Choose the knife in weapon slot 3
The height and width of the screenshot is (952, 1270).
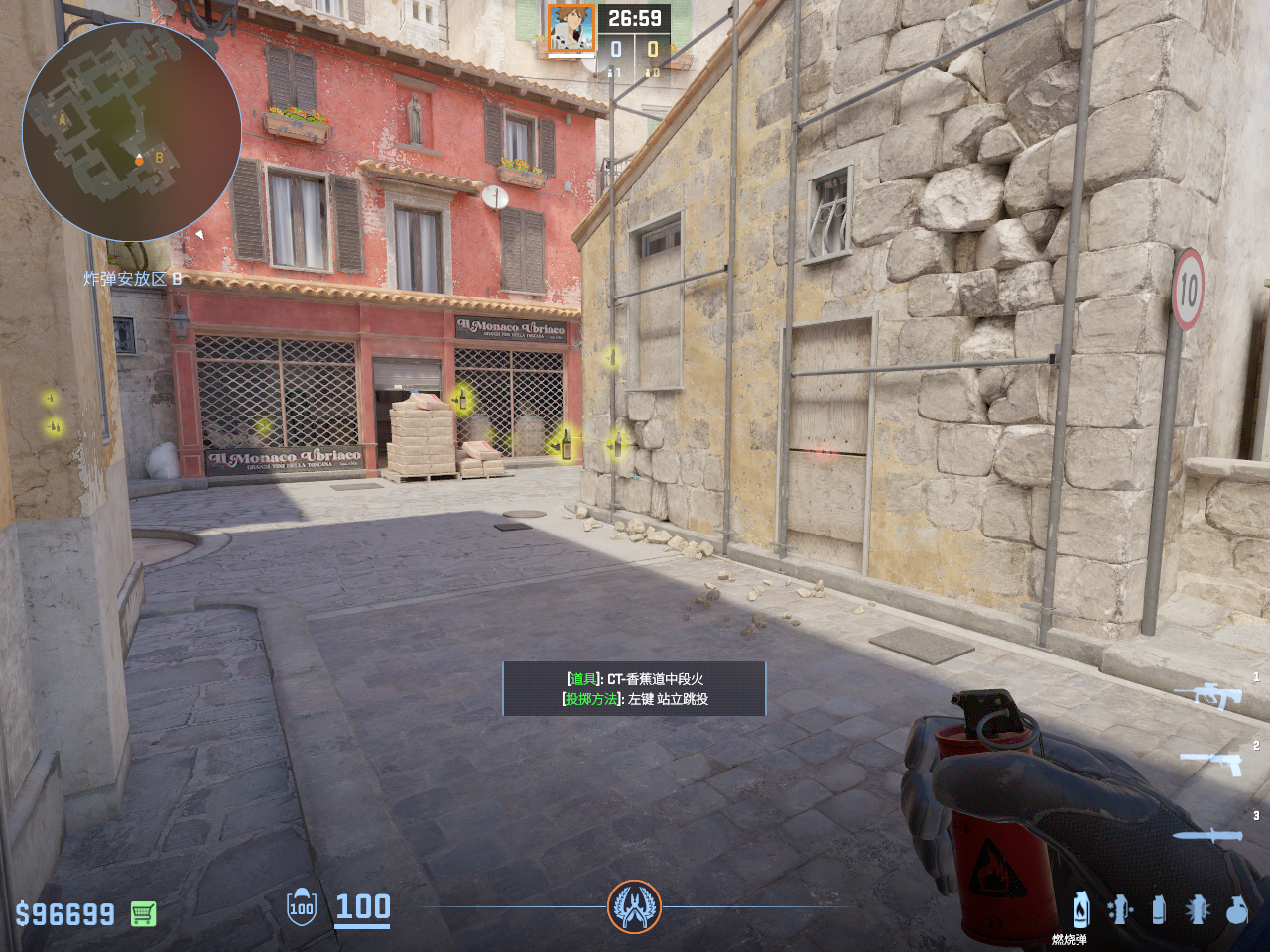coord(1207,835)
